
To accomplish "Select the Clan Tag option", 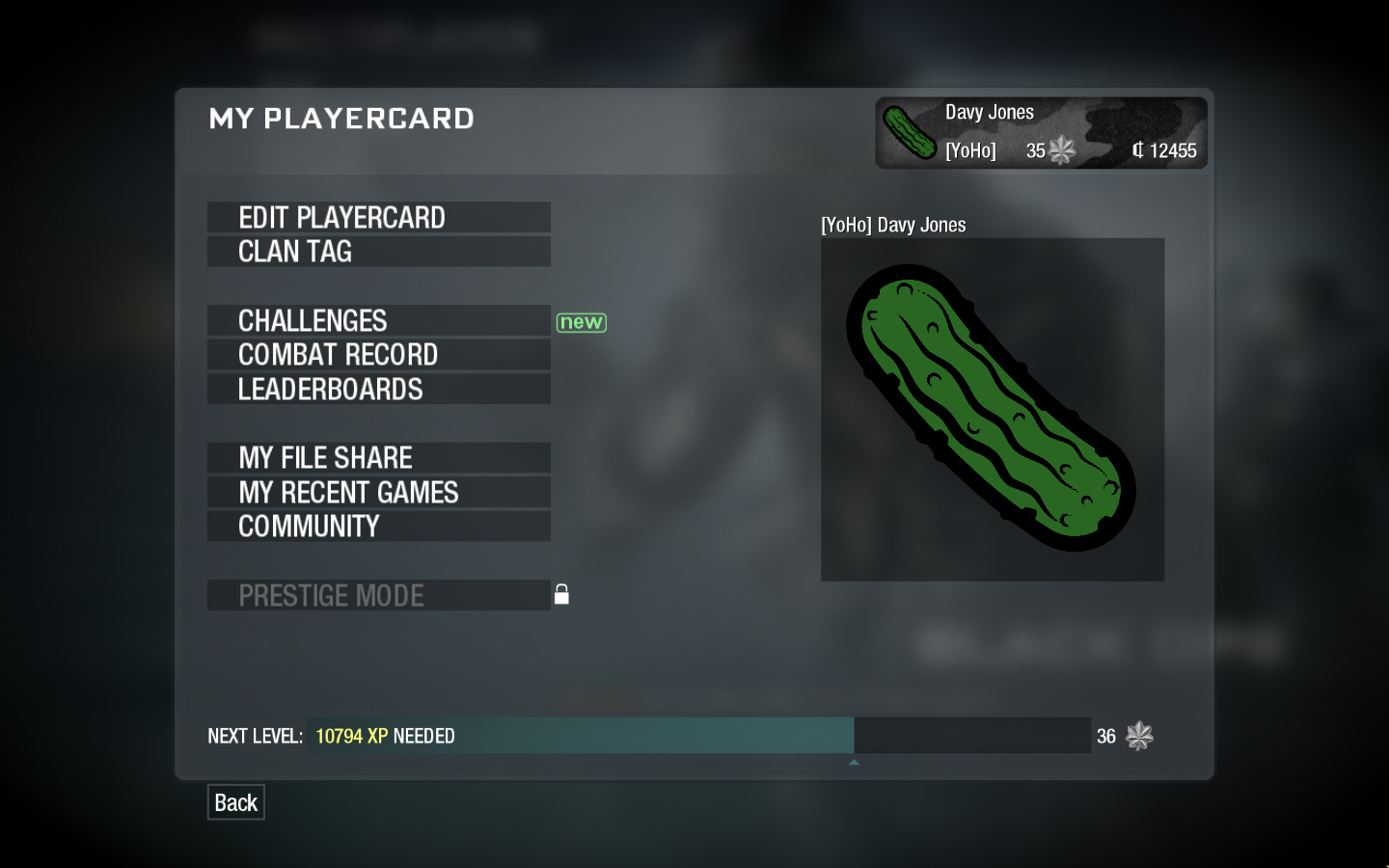I will [378, 252].
